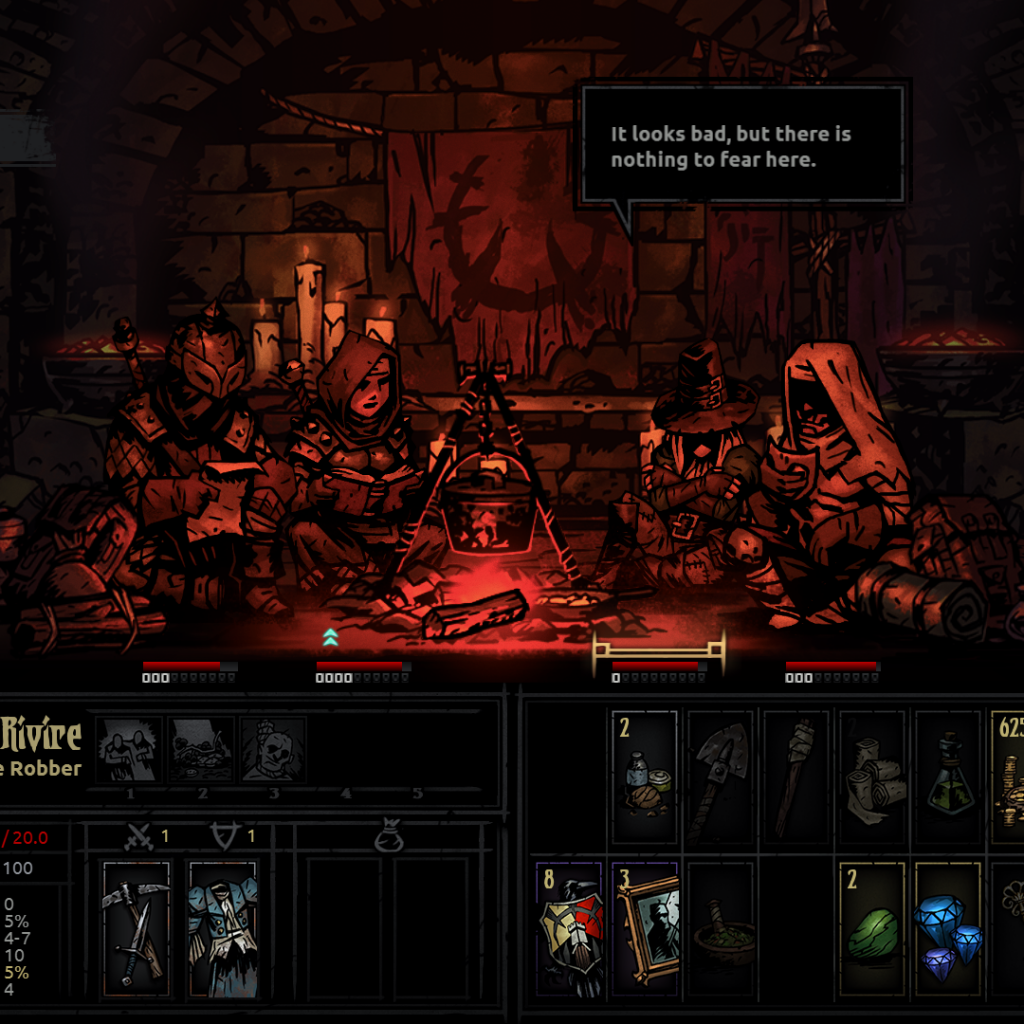Activate the eyepatch face camping skill
Viewport: 1024px width, 1024px height.
point(272,749)
